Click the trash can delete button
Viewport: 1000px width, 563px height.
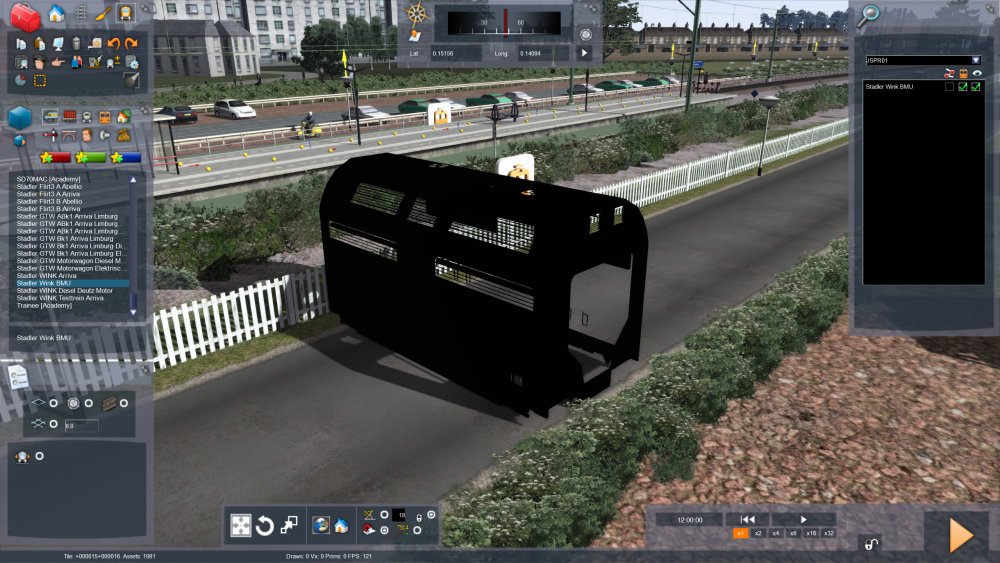pyautogui.click(x=76, y=43)
